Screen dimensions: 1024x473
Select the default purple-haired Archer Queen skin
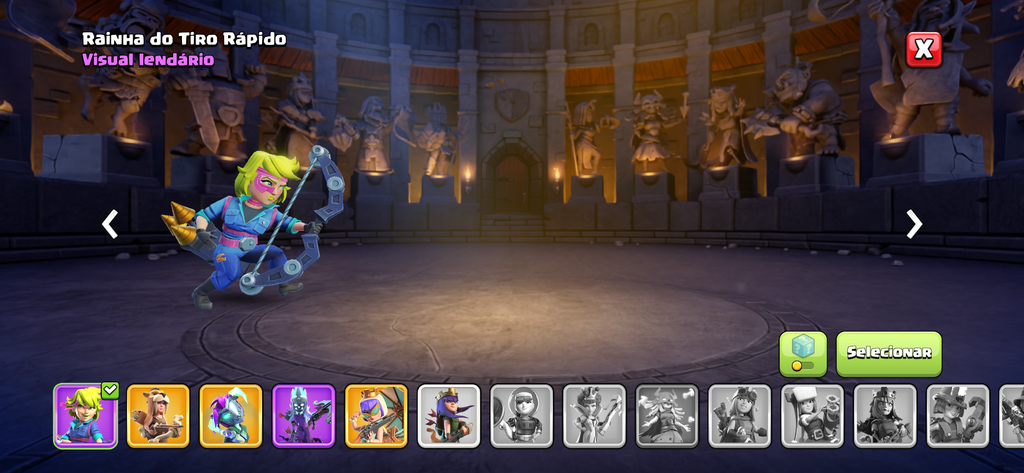click(449, 415)
